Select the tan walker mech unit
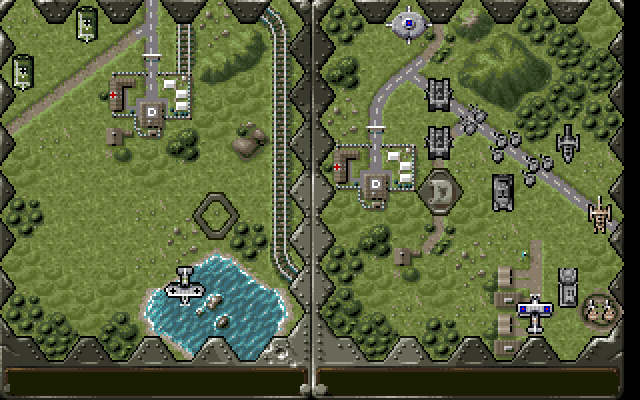640x400 pixels. pyautogui.click(x=600, y=213)
